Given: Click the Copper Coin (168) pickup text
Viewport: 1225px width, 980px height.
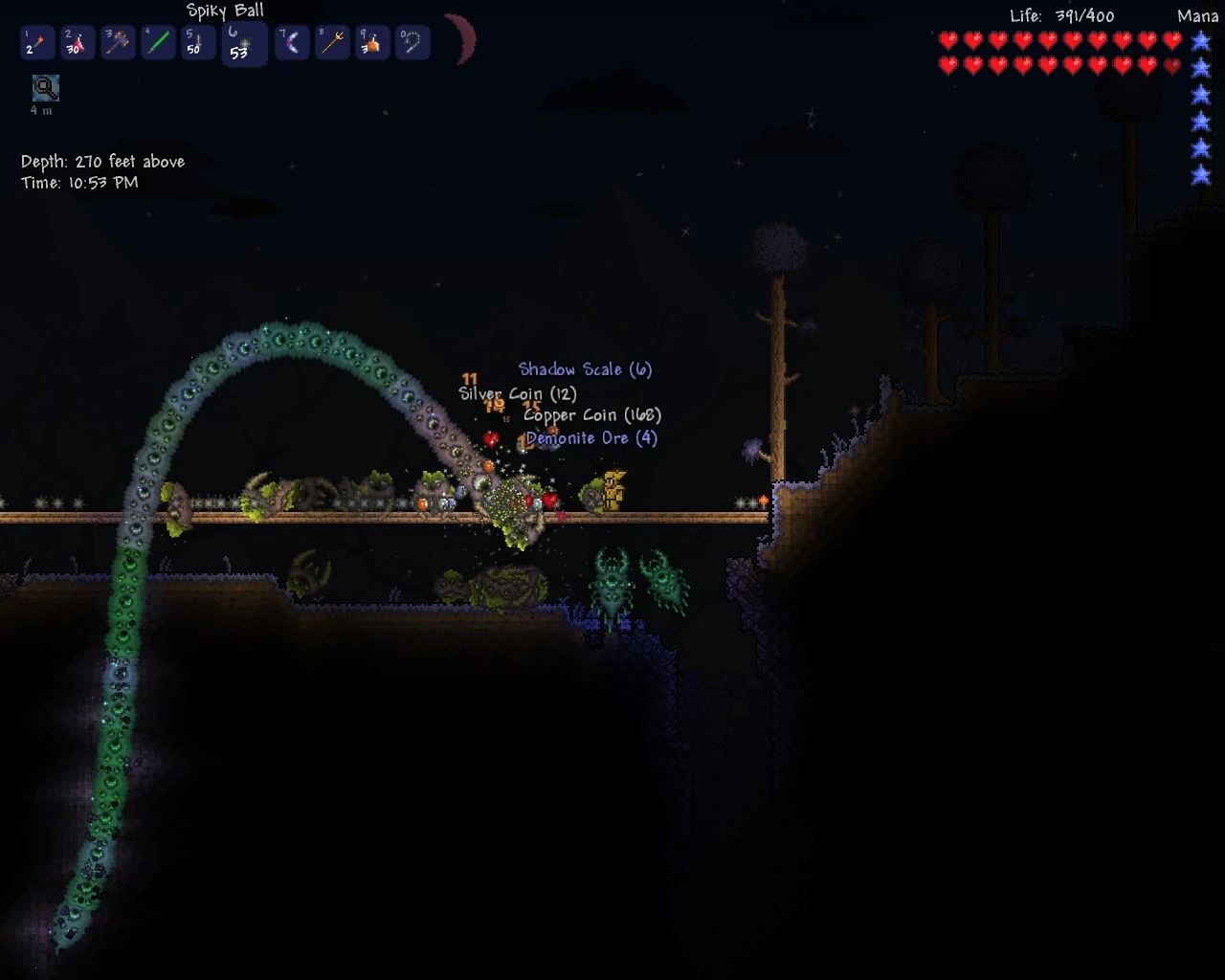Looking at the screenshot, I should tap(593, 415).
